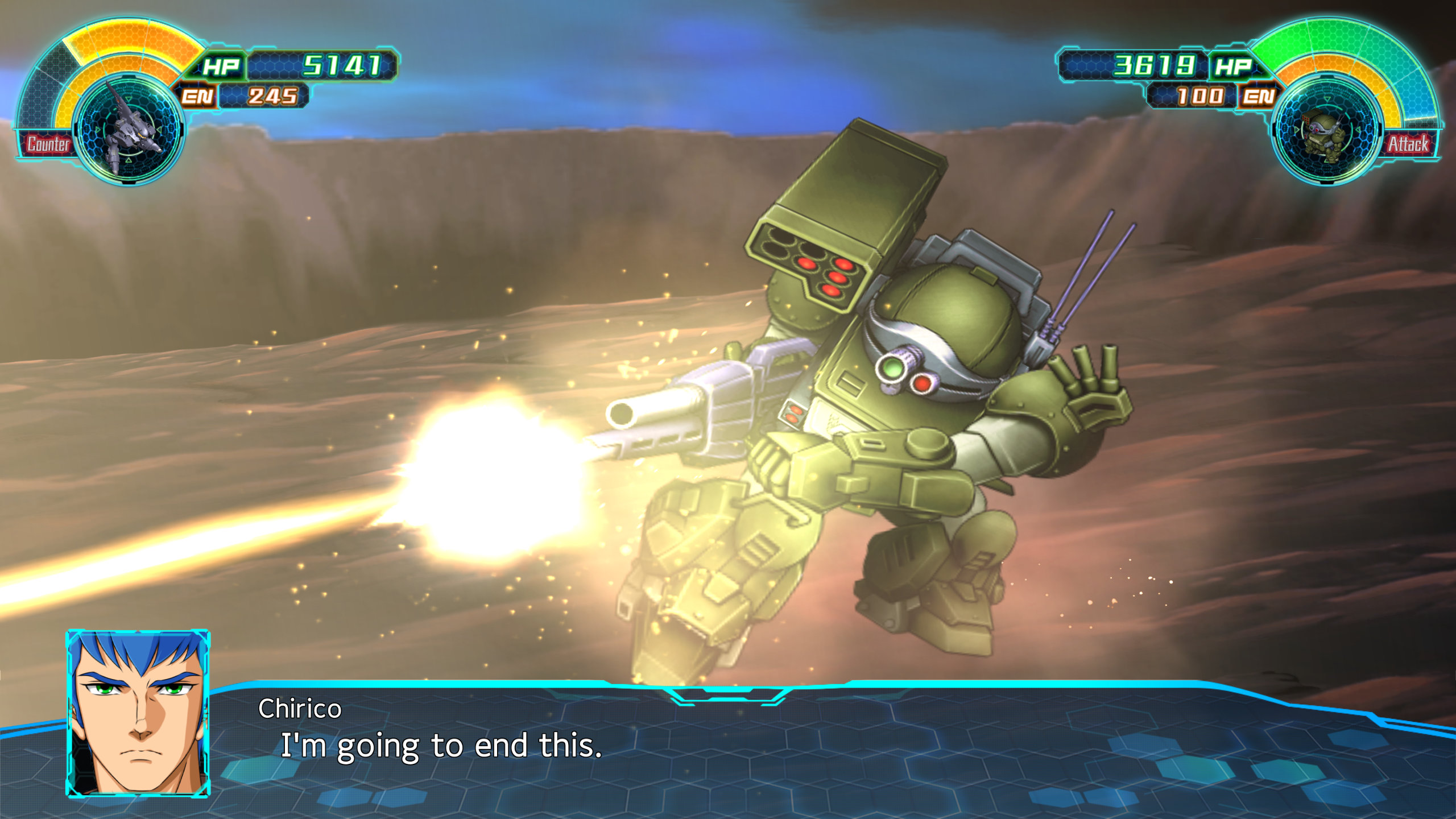Viewport: 1456px width, 819px height.
Task: Click Chirico's character portrait
Action: pyautogui.click(x=138, y=713)
